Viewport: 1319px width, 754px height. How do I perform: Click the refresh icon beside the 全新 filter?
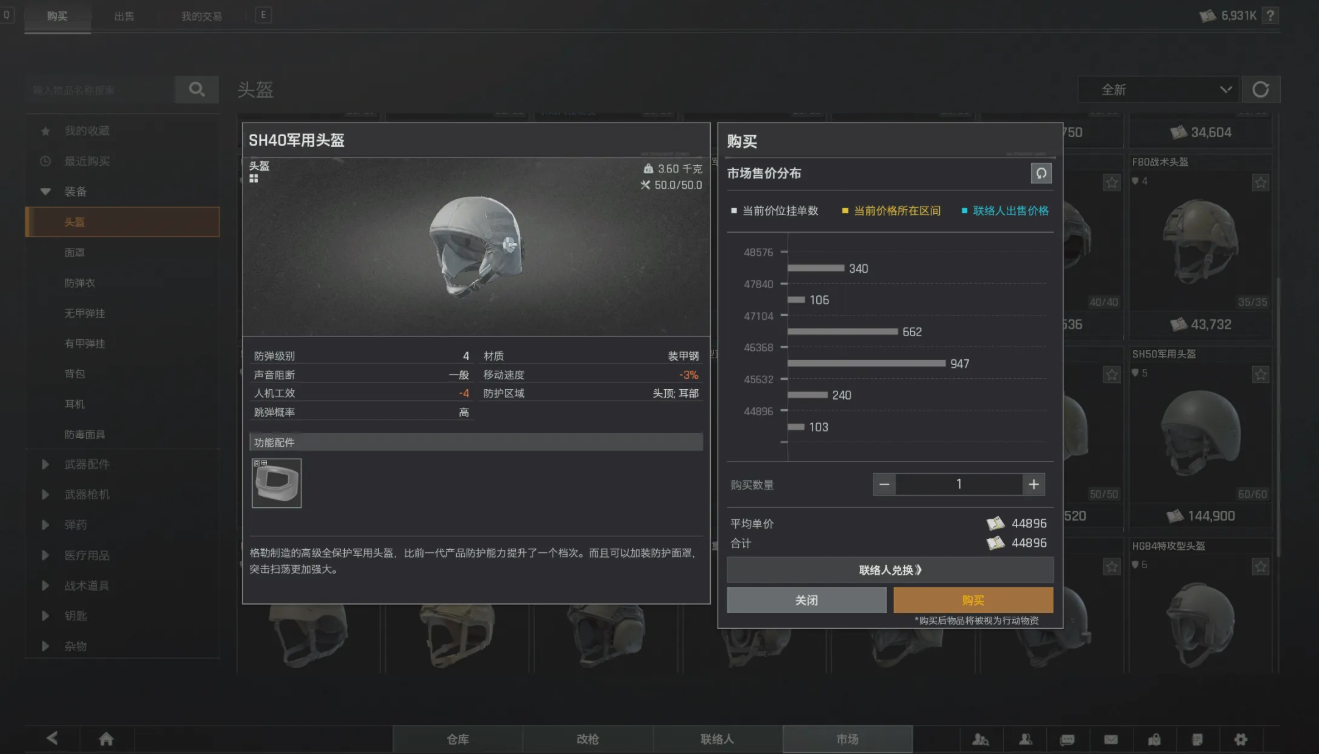point(1261,89)
